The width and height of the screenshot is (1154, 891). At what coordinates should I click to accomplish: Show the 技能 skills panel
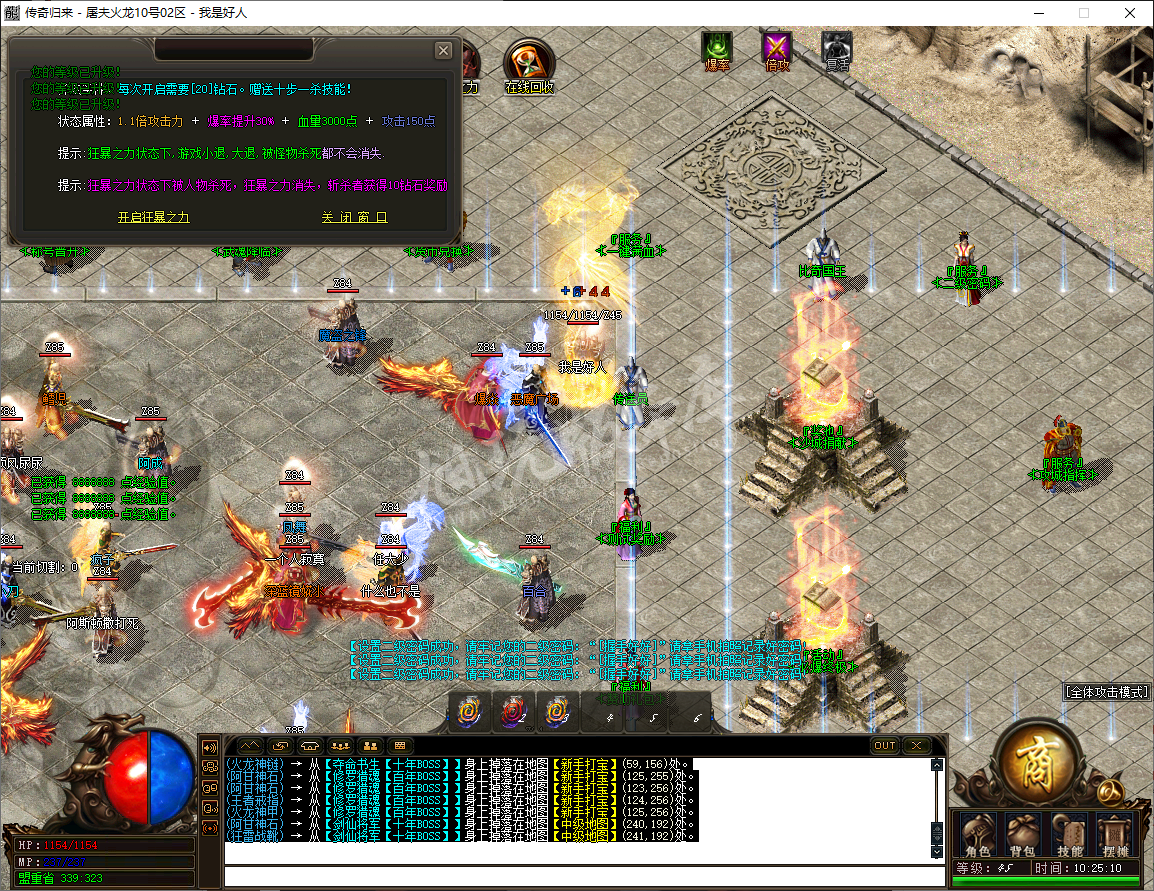[1069, 834]
